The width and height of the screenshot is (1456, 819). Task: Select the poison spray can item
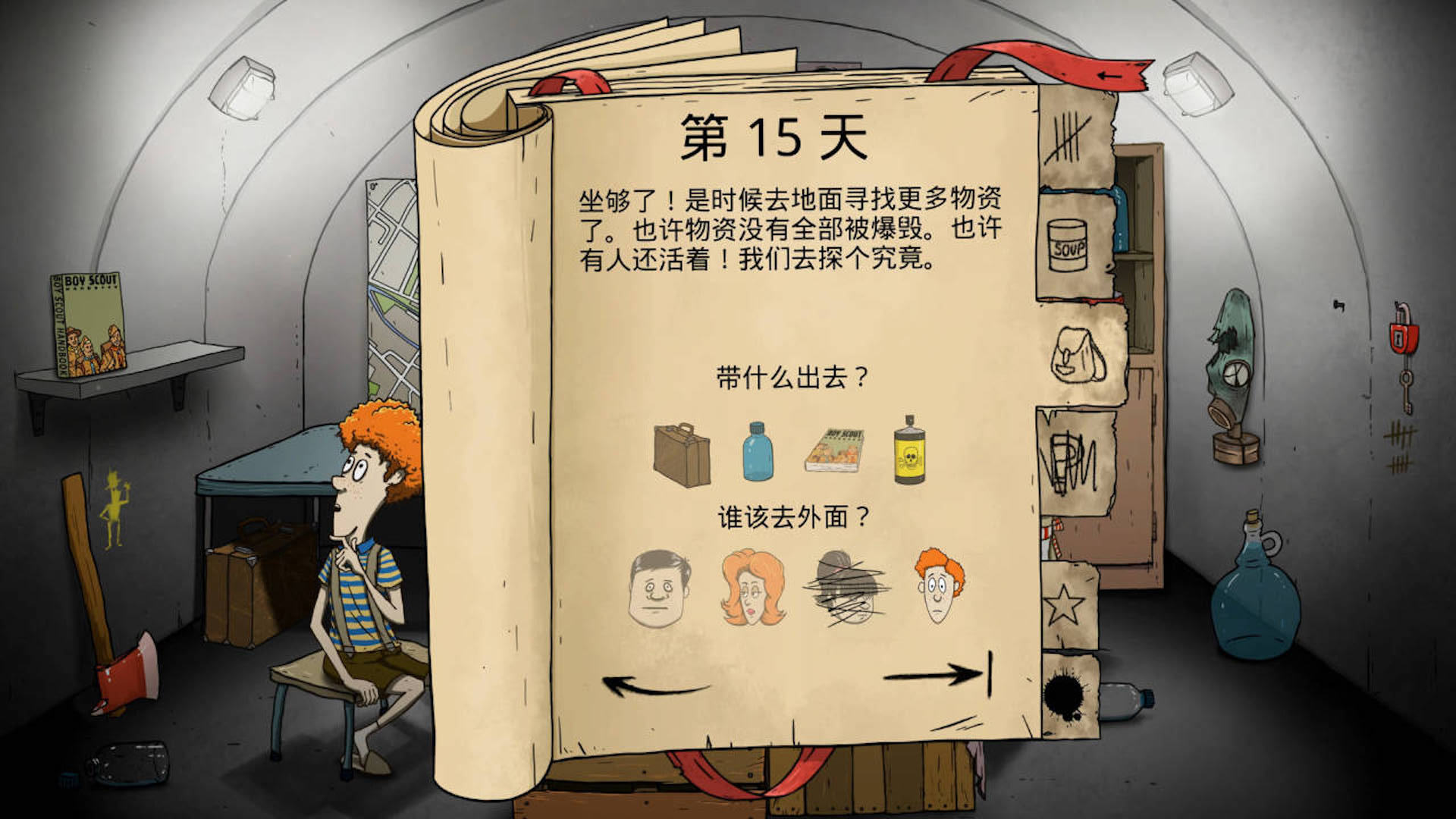(x=910, y=453)
